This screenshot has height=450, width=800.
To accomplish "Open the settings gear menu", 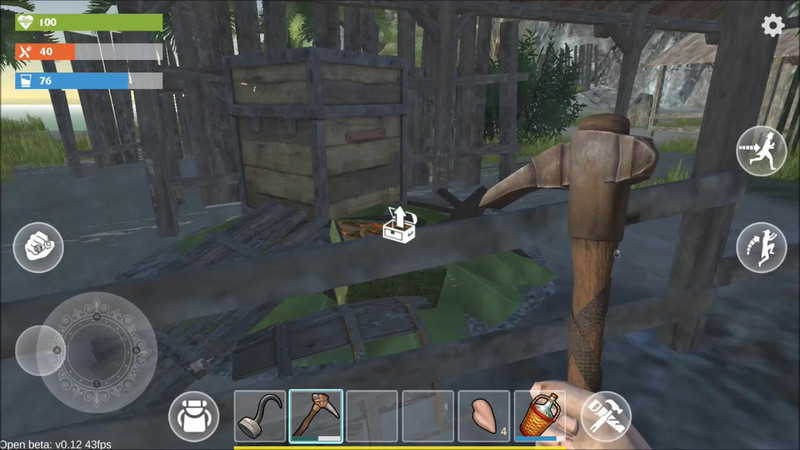I will pyautogui.click(x=773, y=26).
